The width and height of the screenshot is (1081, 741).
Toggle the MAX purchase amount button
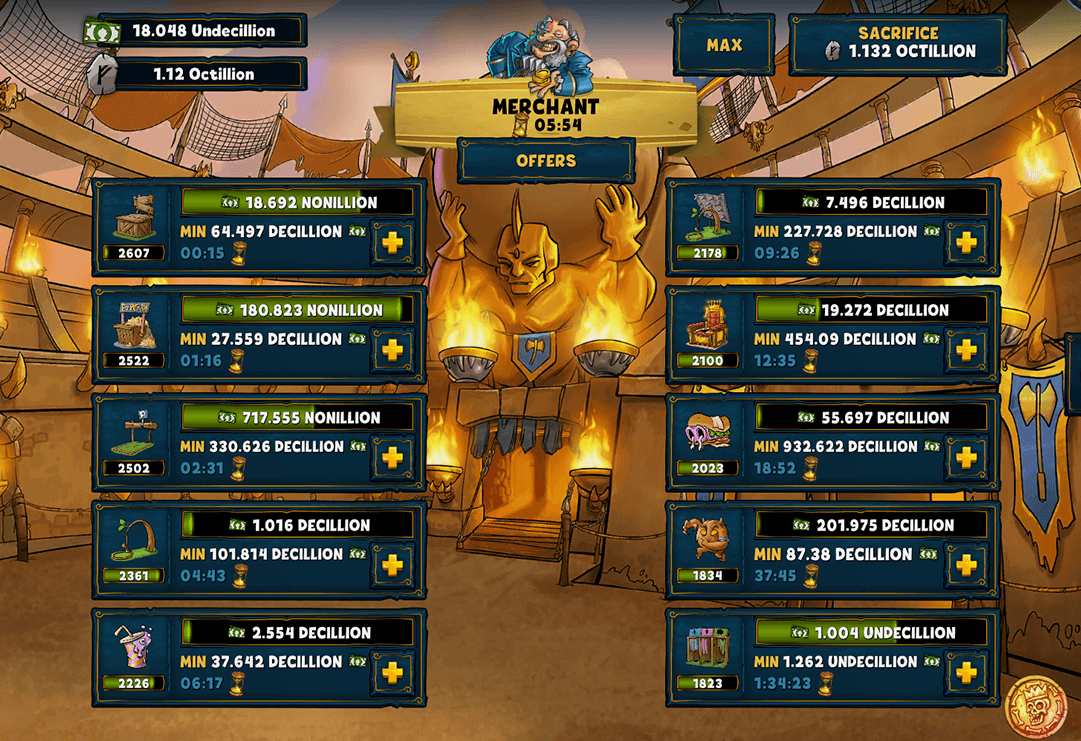tap(723, 46)
